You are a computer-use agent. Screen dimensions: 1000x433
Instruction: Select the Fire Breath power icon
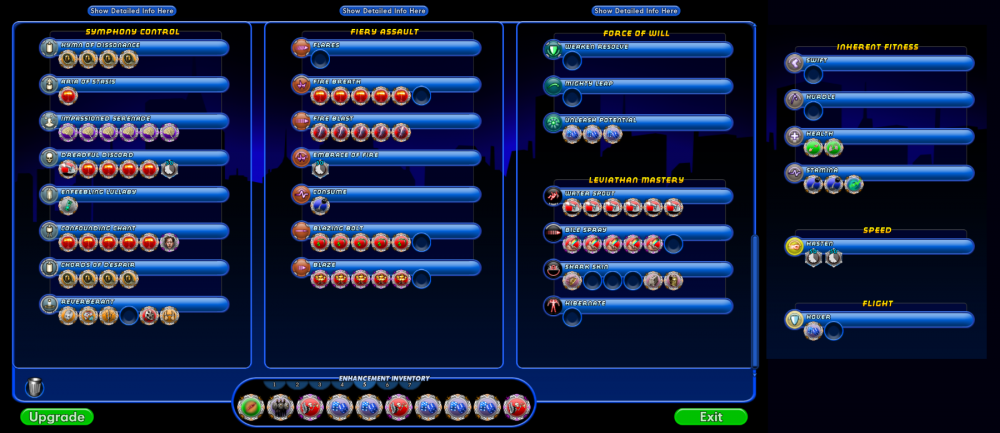pos(301,85)
